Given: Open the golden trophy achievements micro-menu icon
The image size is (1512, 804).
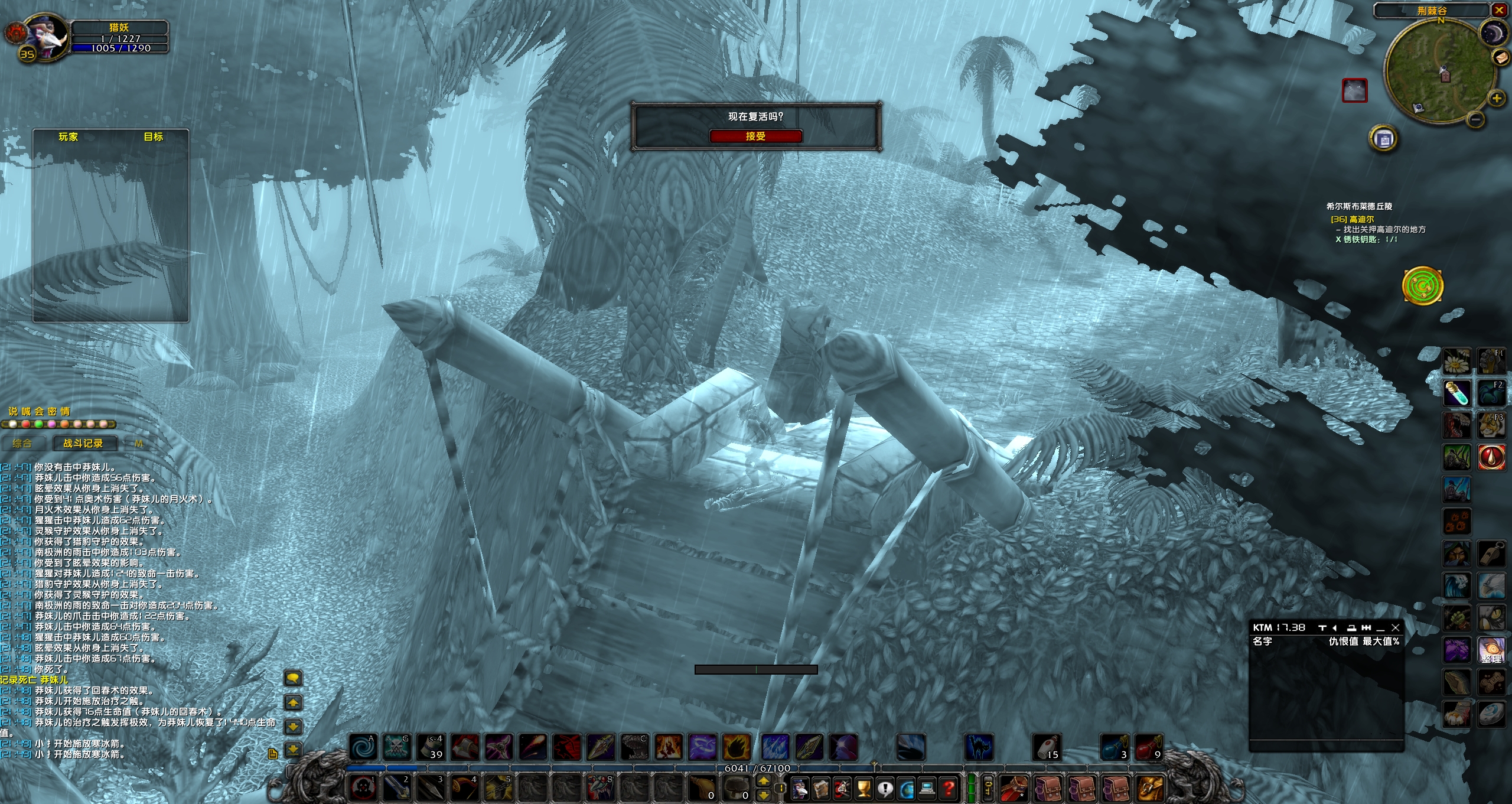Looking at the screenshot, I should (x=864, y=789).
